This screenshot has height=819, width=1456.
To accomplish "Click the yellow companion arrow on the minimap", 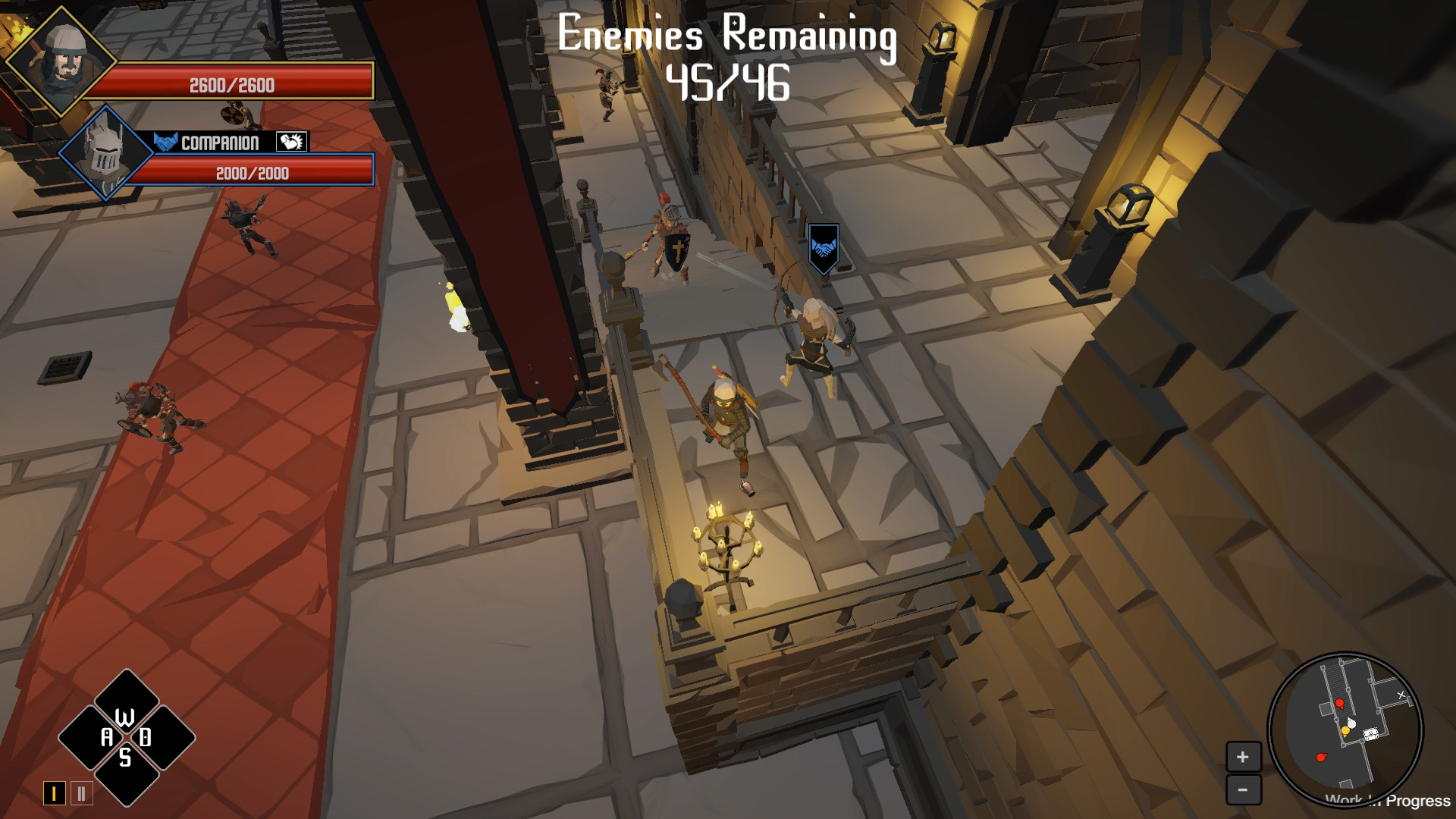I will 1345,730.
